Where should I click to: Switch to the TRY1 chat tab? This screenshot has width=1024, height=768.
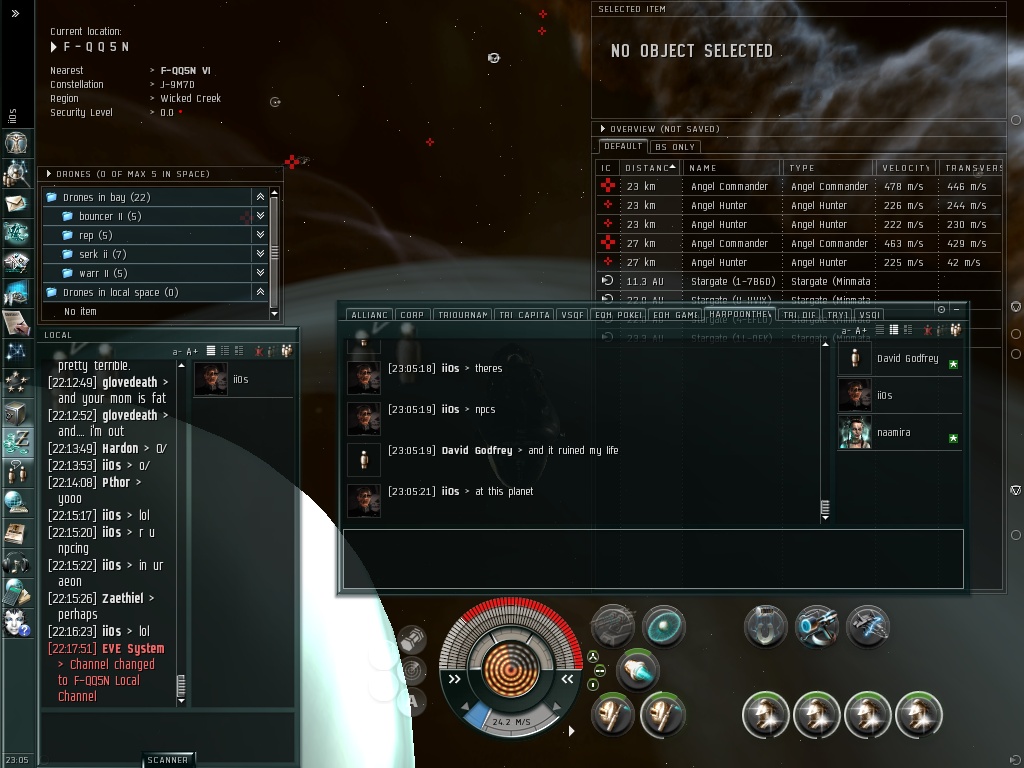pyautogui.click(x=836, y=315)
